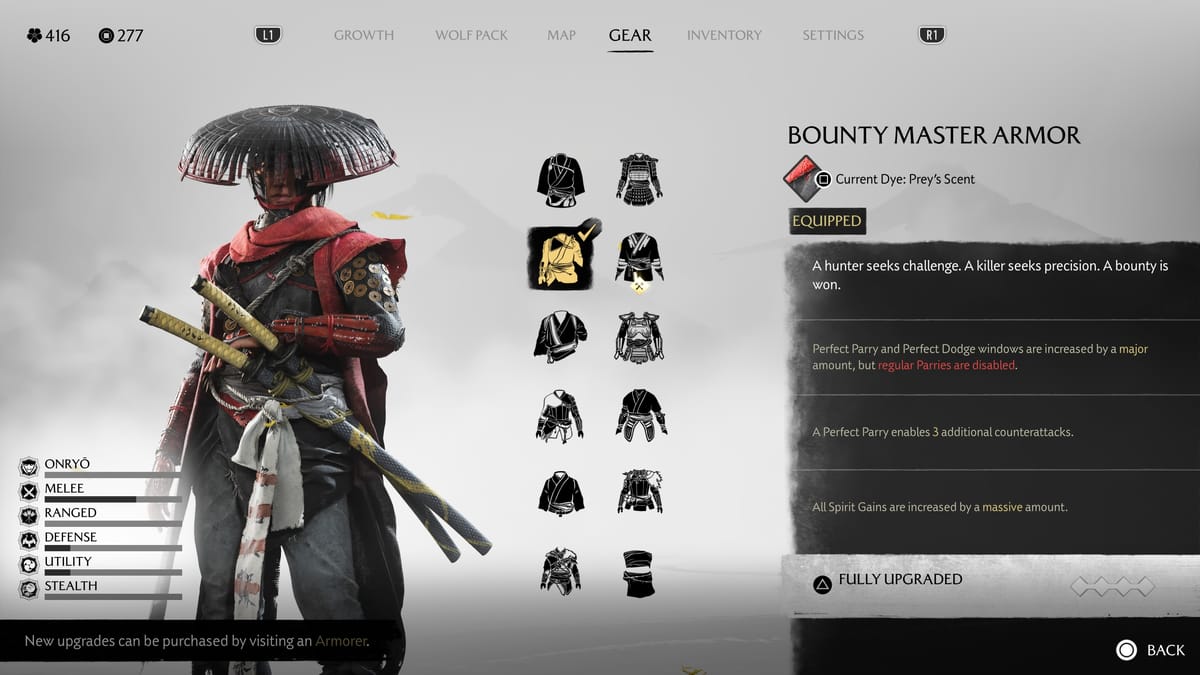Screen dimensions: 1200x675
Task: Switch to the Growth tab
Action: pyautogui.click(x=364, y=35)
